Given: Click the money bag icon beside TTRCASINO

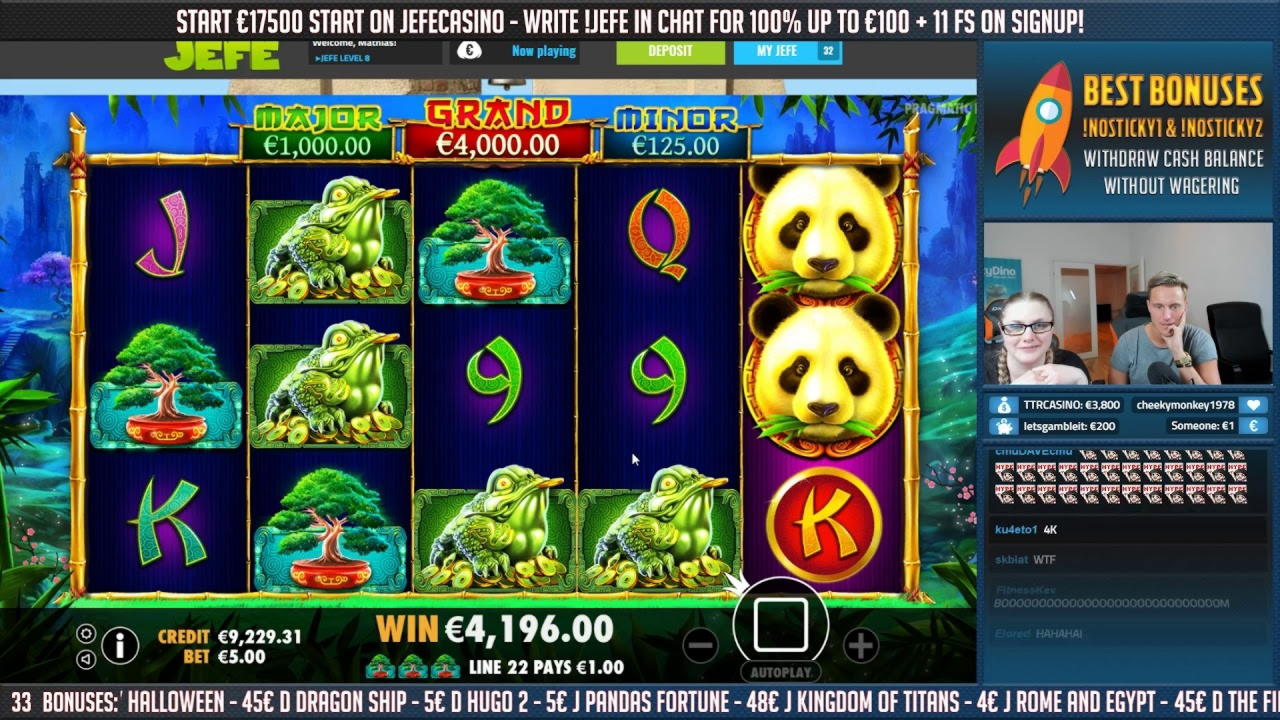Looking at the screenshot, I should click(1003, 406).
